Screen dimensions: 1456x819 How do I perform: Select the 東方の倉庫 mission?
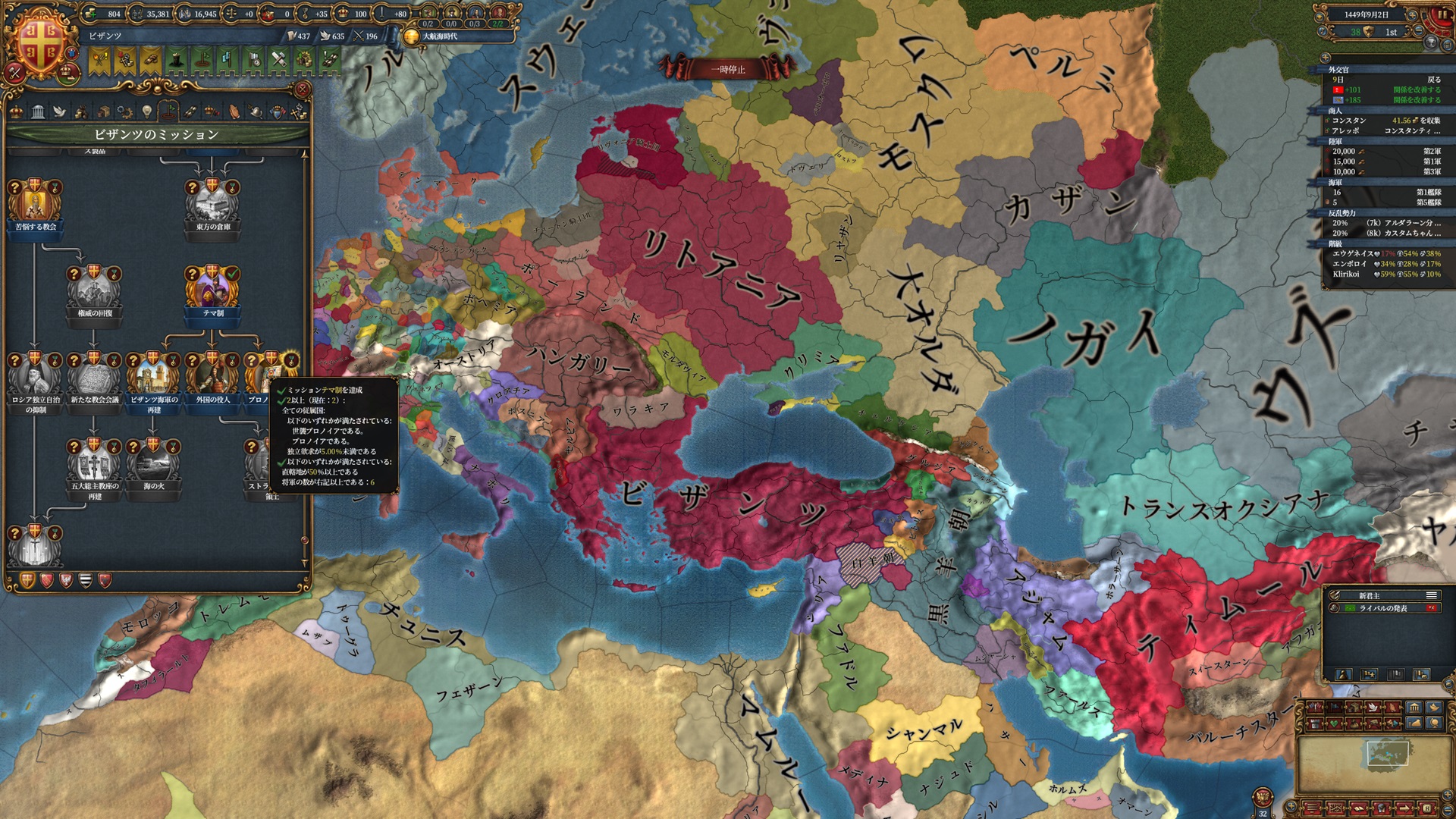pos(212,203)
